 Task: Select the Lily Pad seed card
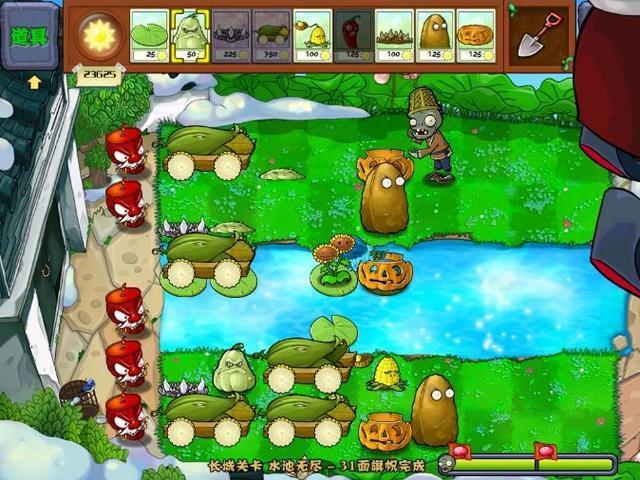150,36
